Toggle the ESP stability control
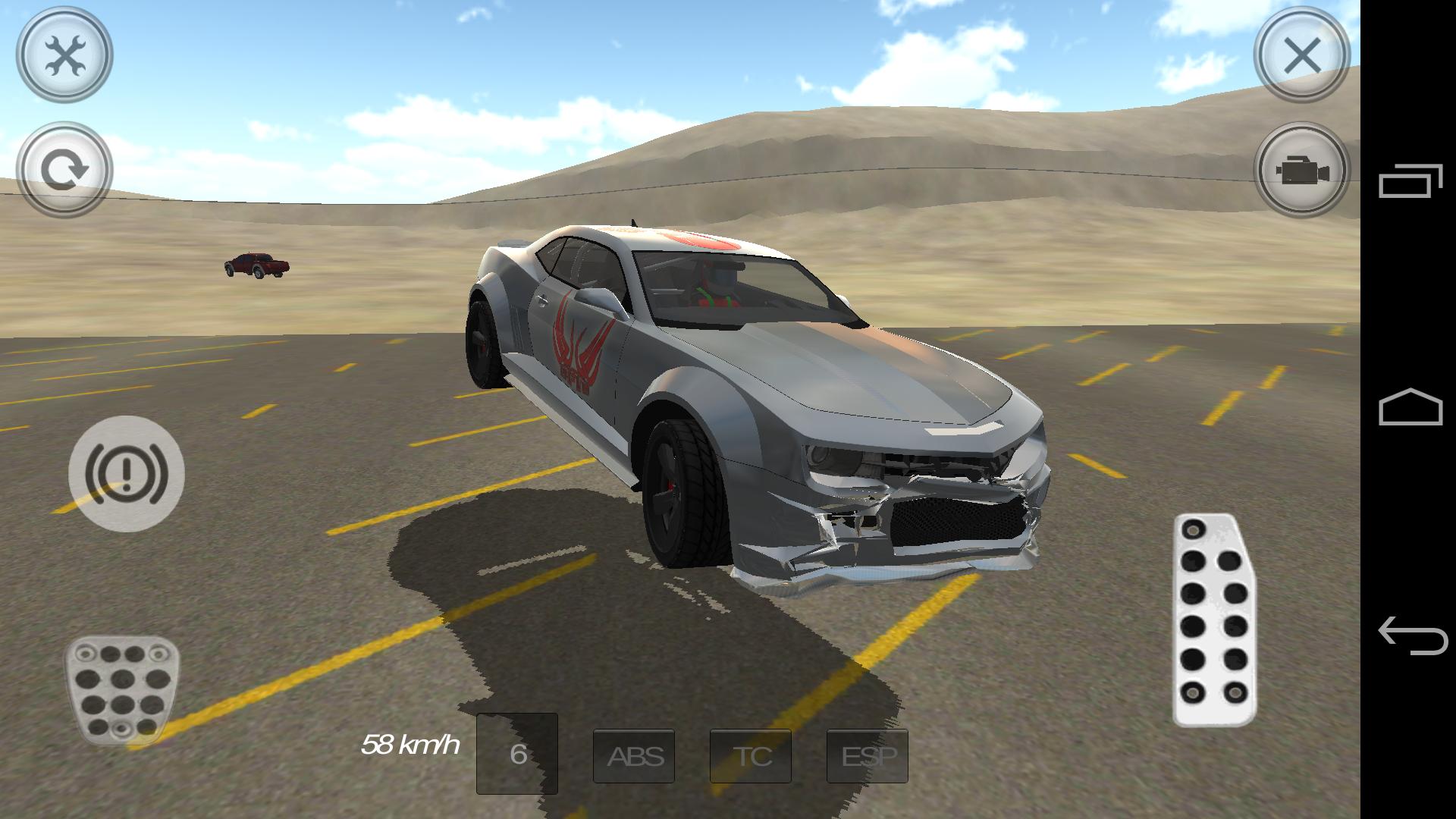 (868, 755)
